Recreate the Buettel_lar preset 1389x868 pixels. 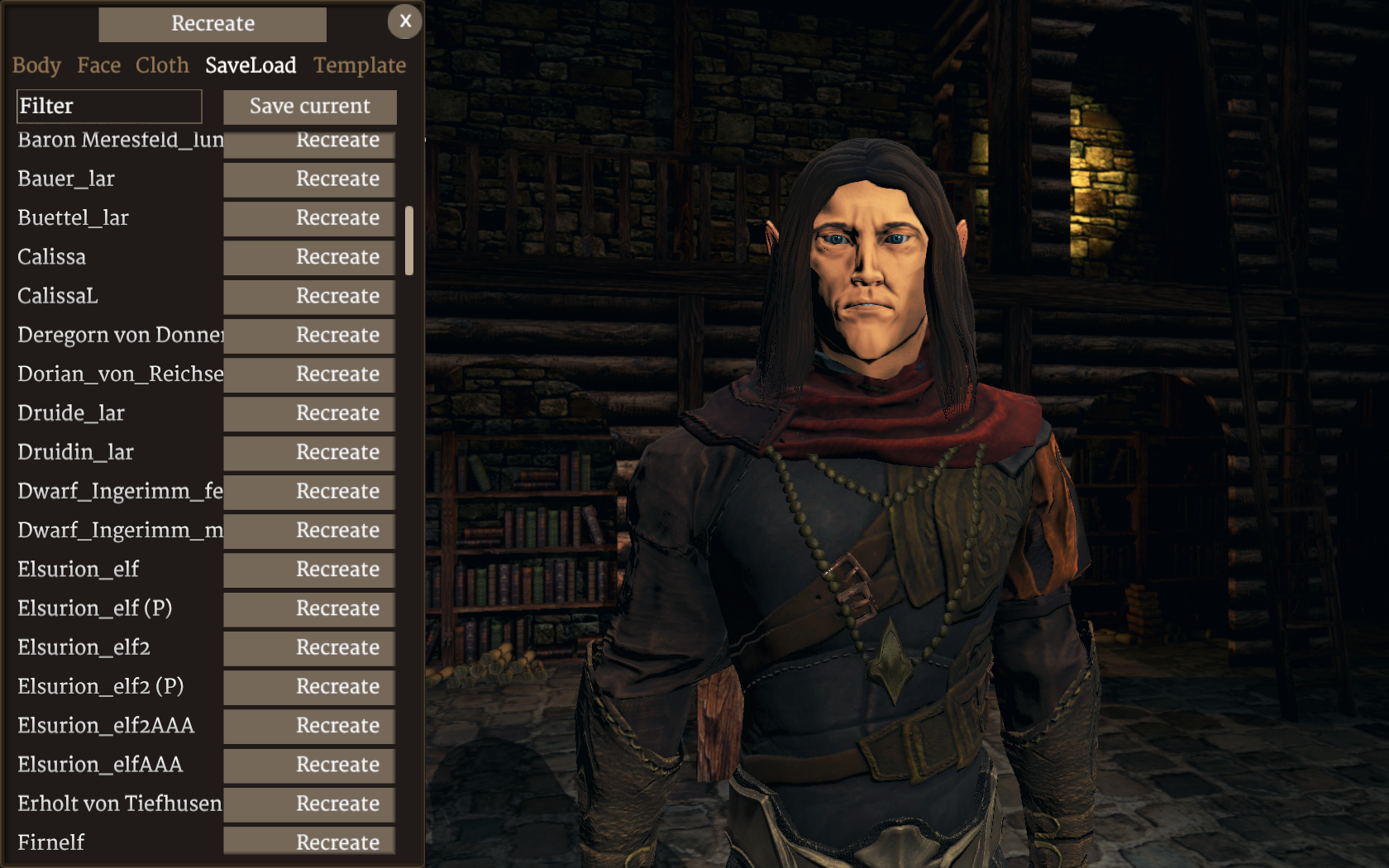coord(309,218)
